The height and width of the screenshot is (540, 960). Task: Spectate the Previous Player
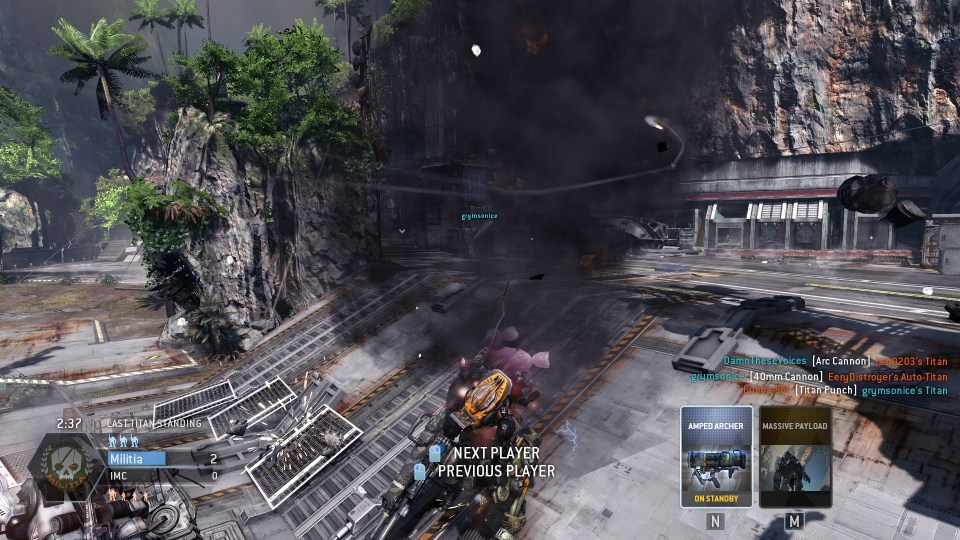tap(495, 470)
